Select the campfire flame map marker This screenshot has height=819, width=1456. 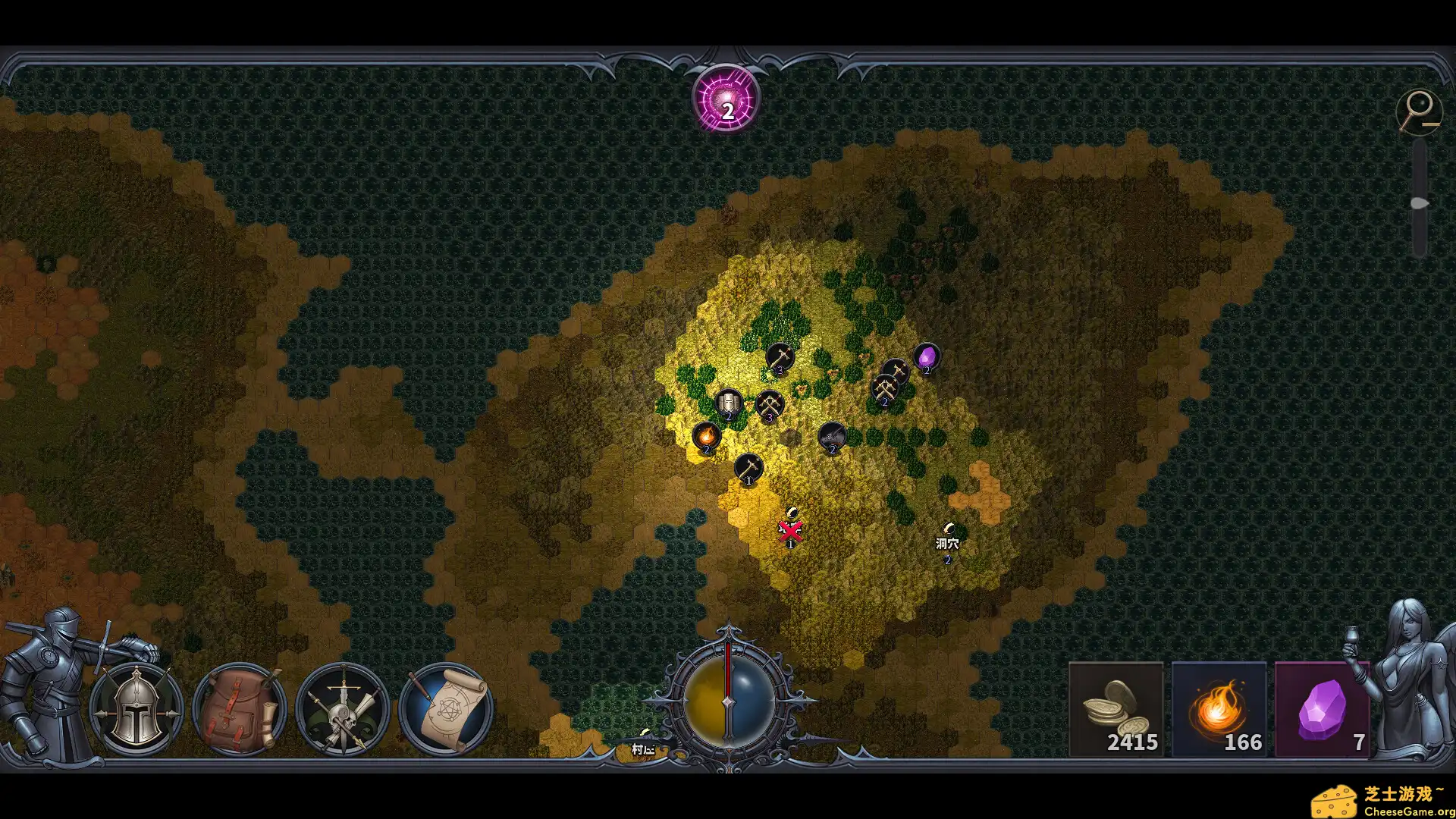coord(706,436)
